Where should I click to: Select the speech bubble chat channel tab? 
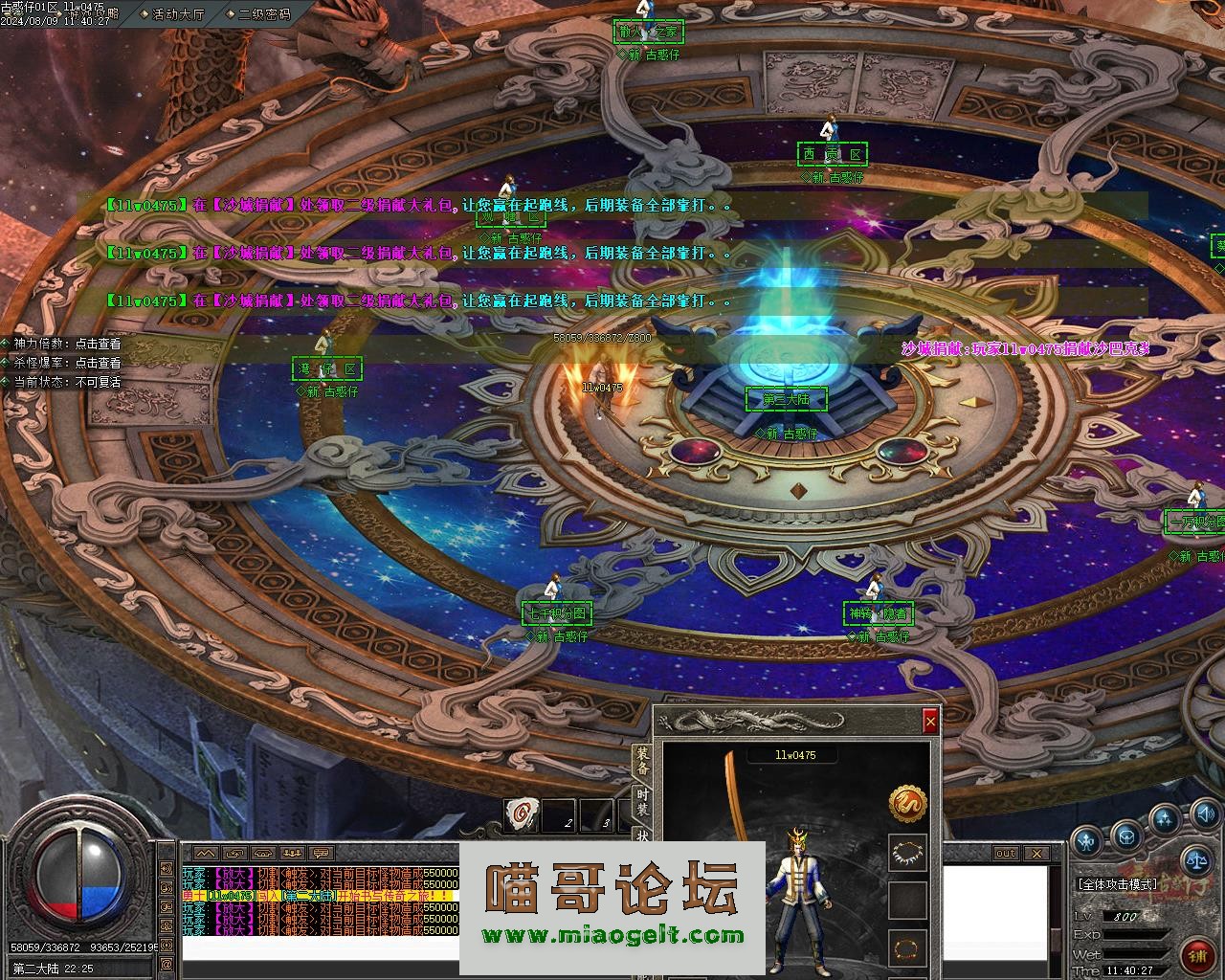(x=323, y=853)
